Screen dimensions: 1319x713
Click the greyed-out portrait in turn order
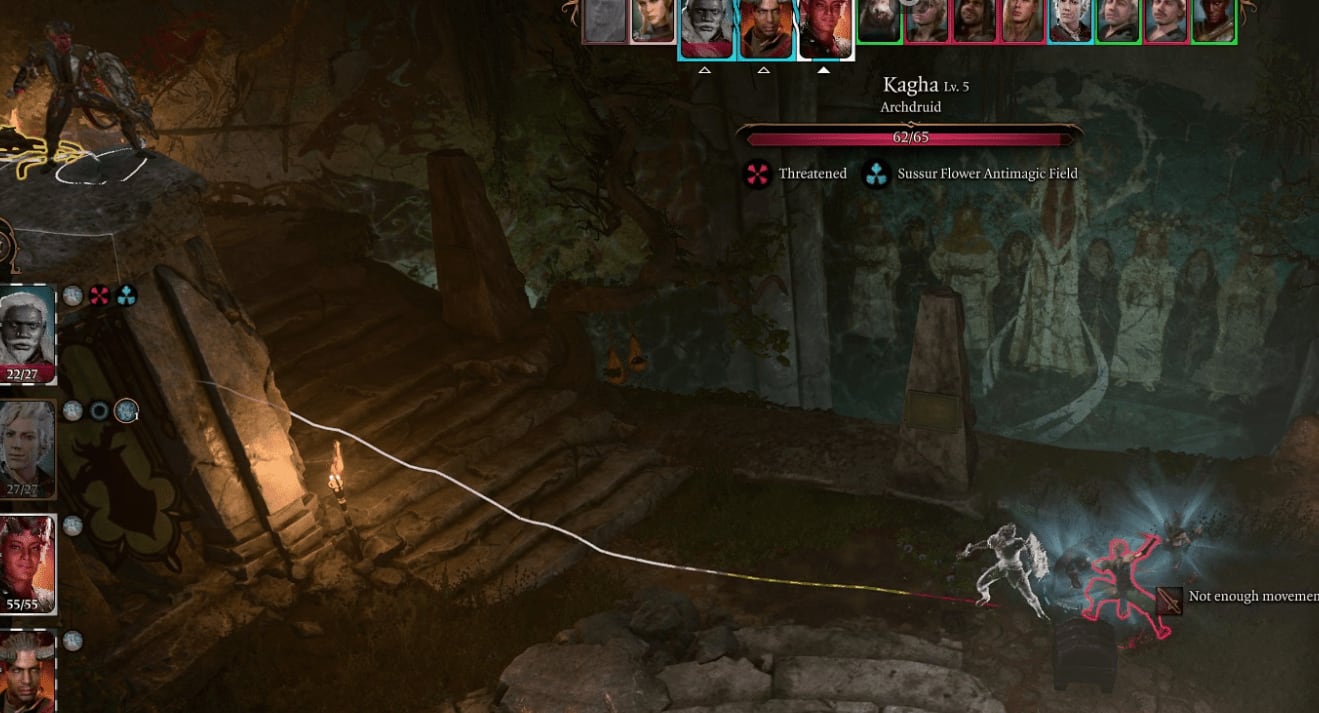coord(604,21)
